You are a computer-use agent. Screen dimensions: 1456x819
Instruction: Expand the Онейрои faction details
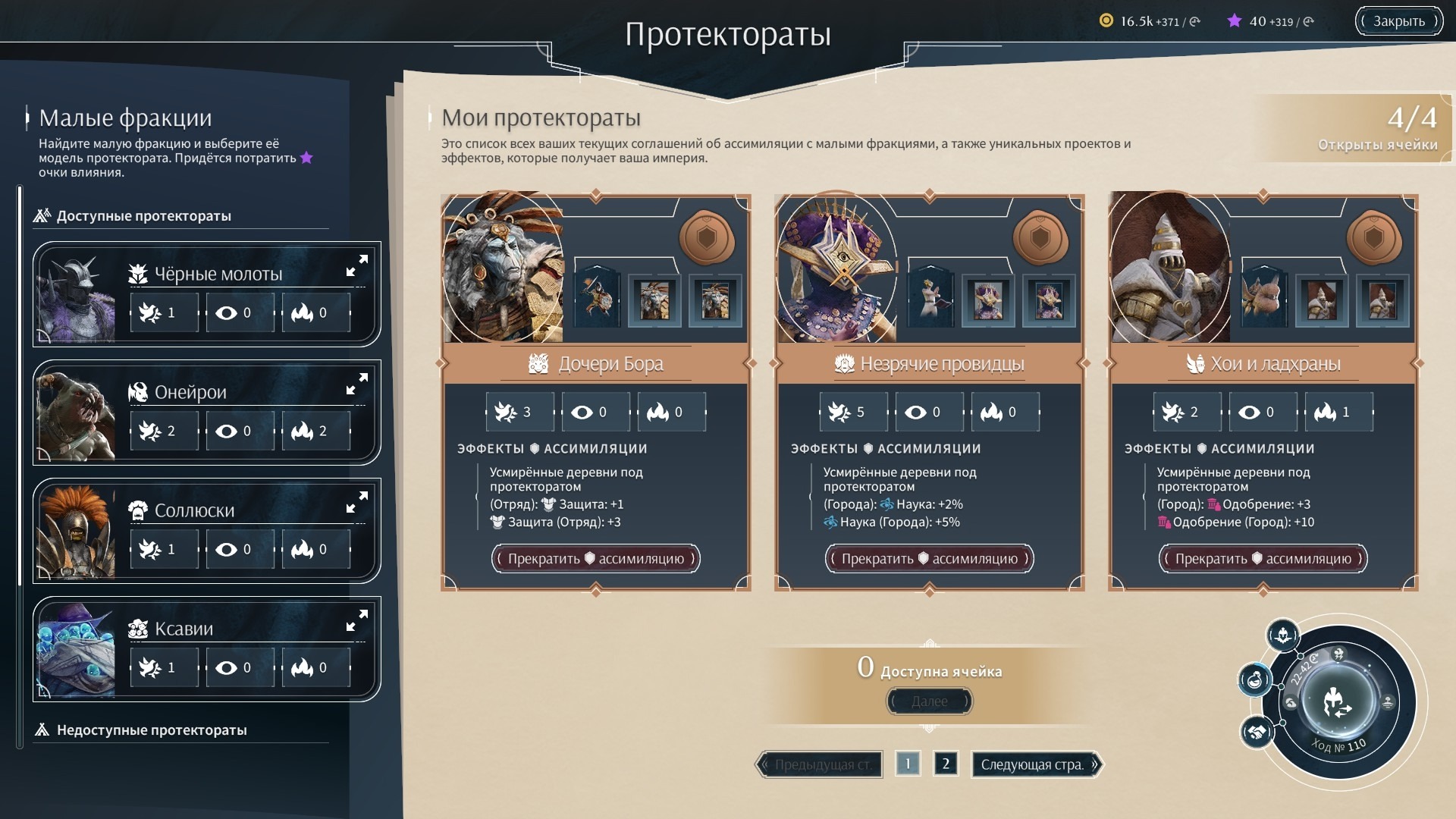tap(356, 384)
